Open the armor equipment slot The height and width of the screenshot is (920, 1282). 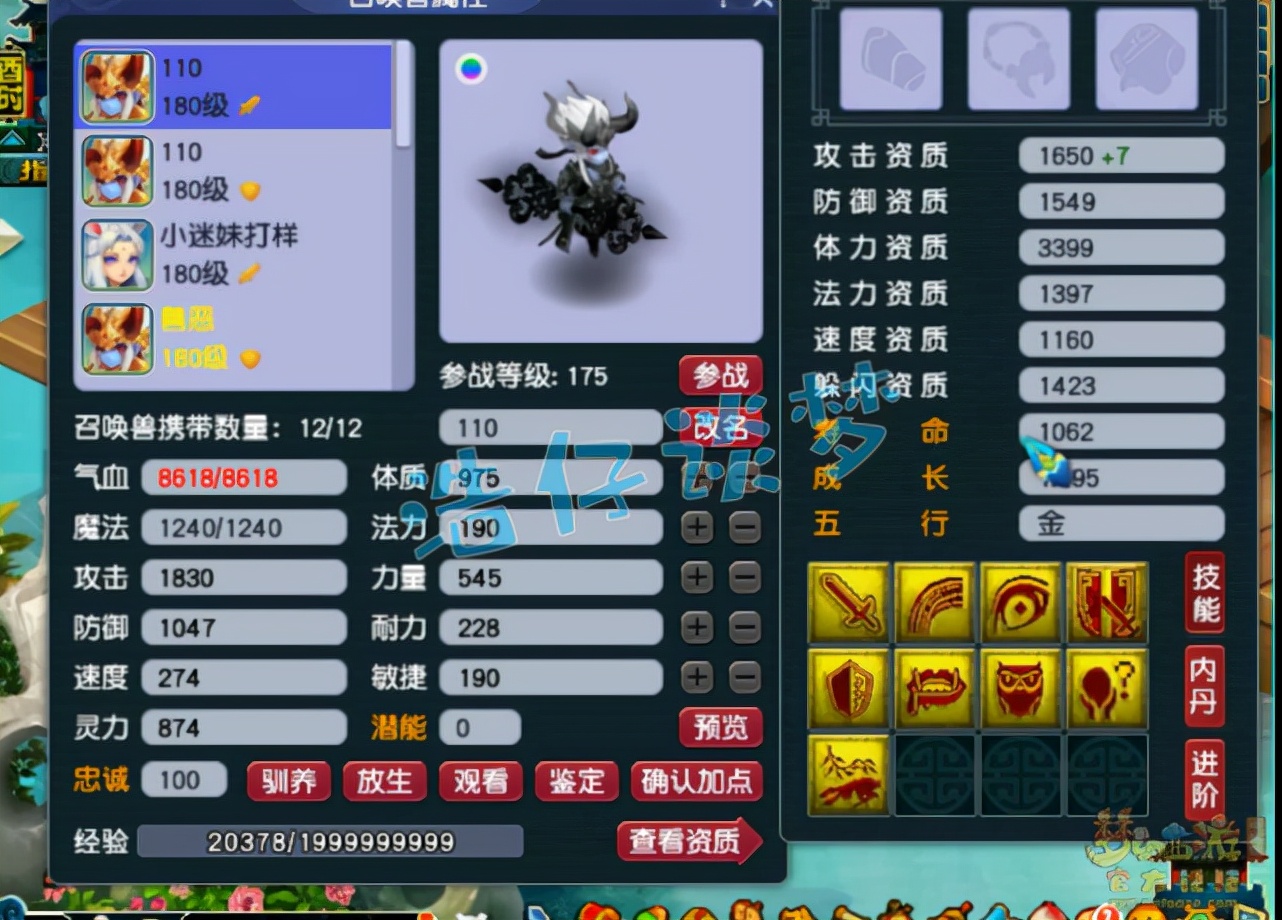(x=1146, y=58)
